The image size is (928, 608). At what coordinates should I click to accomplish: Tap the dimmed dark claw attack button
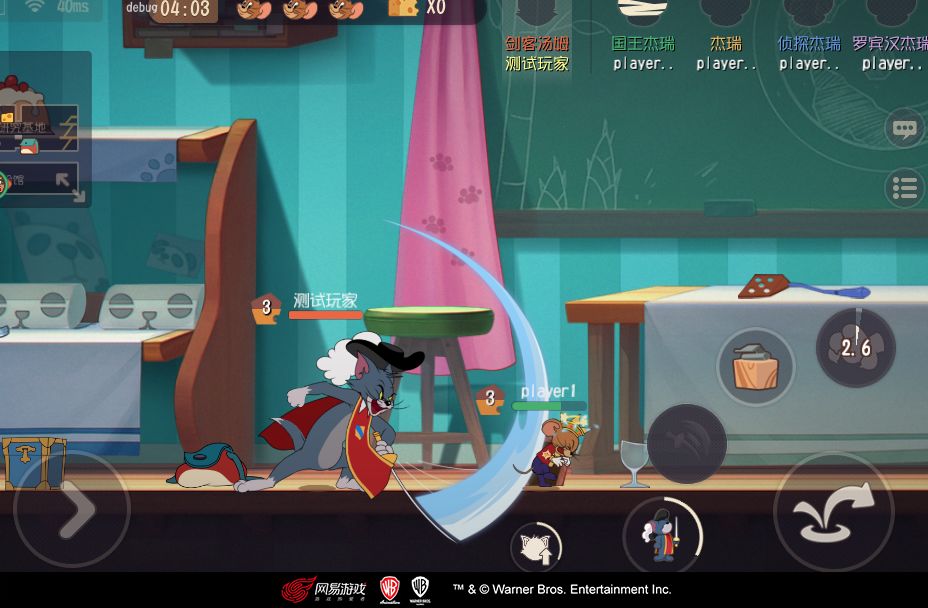point(687,443)
